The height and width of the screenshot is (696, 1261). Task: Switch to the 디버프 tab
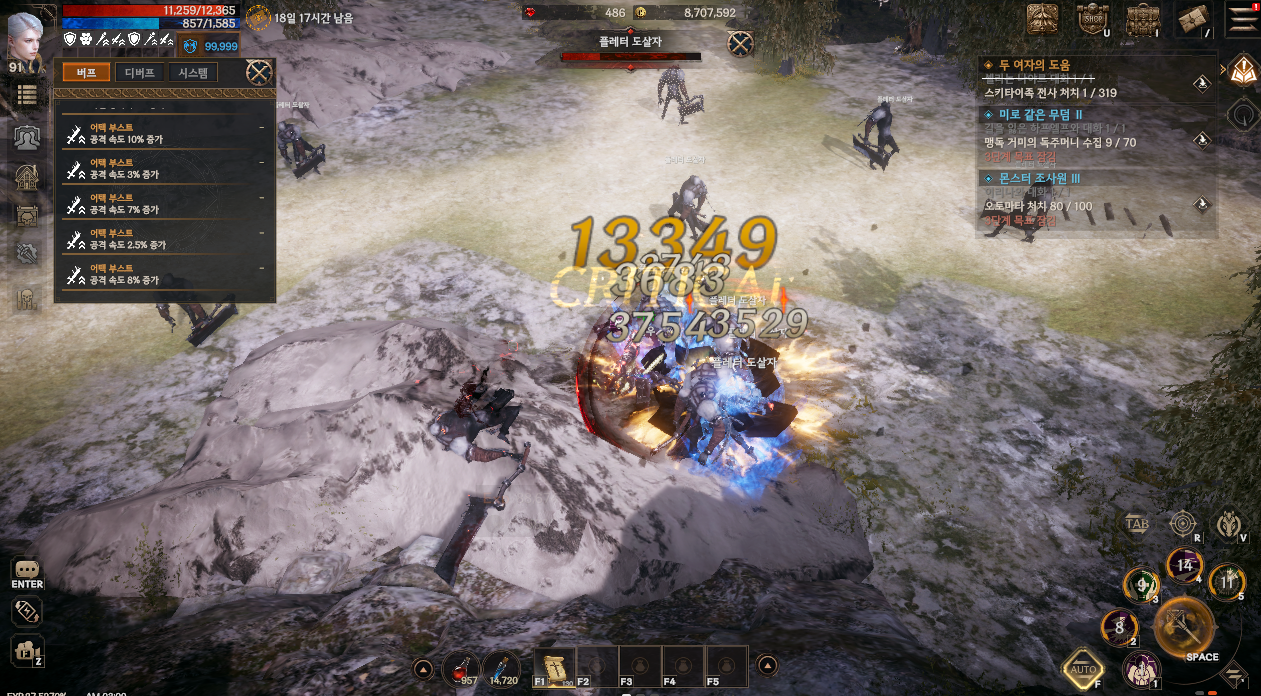pos(139,72)
